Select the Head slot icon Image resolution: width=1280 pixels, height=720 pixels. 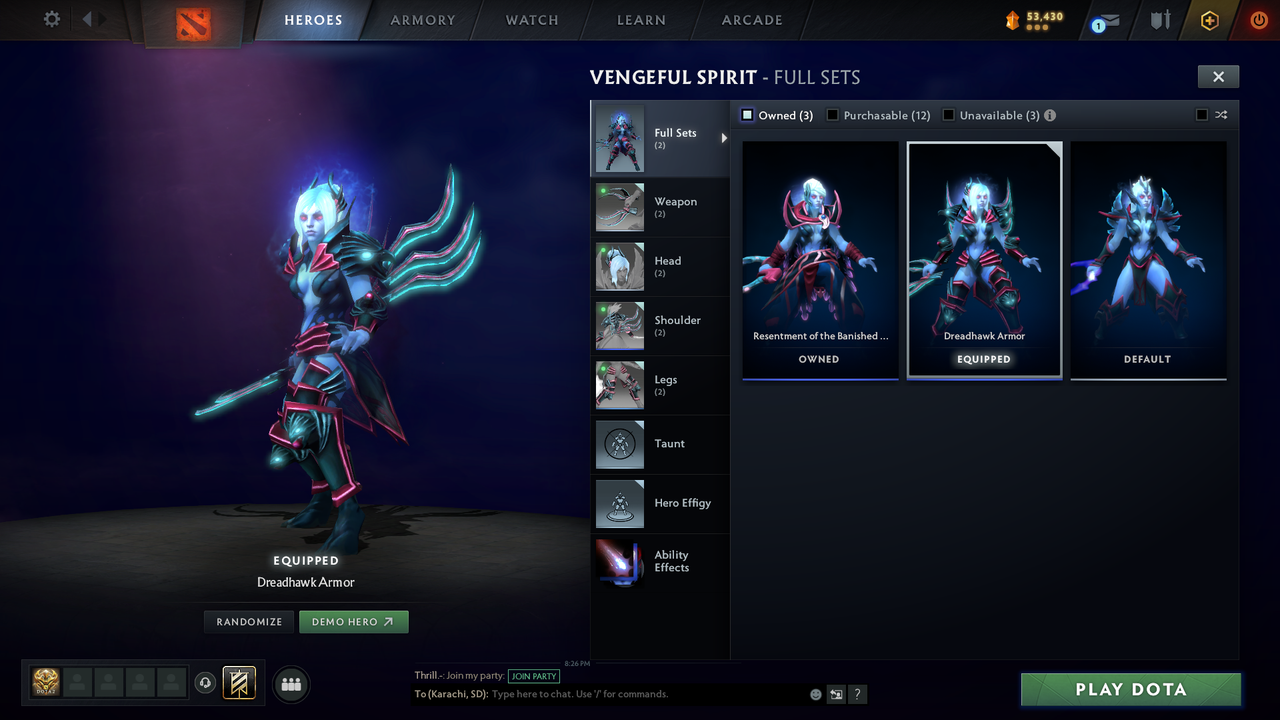pos(619,266)
